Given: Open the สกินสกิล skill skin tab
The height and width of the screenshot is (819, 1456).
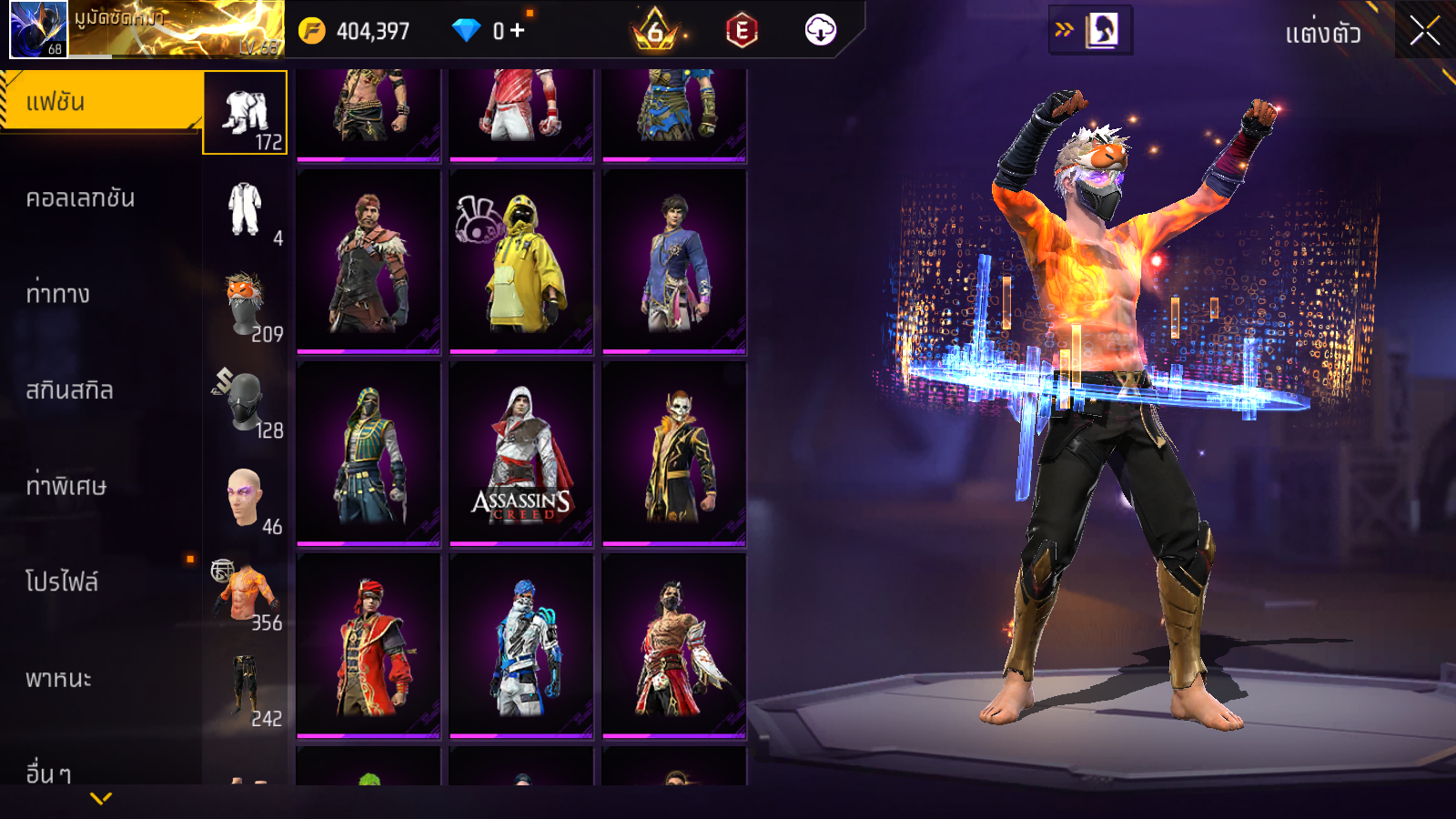Looking at the screenshot, I should (x=69, y=390).
